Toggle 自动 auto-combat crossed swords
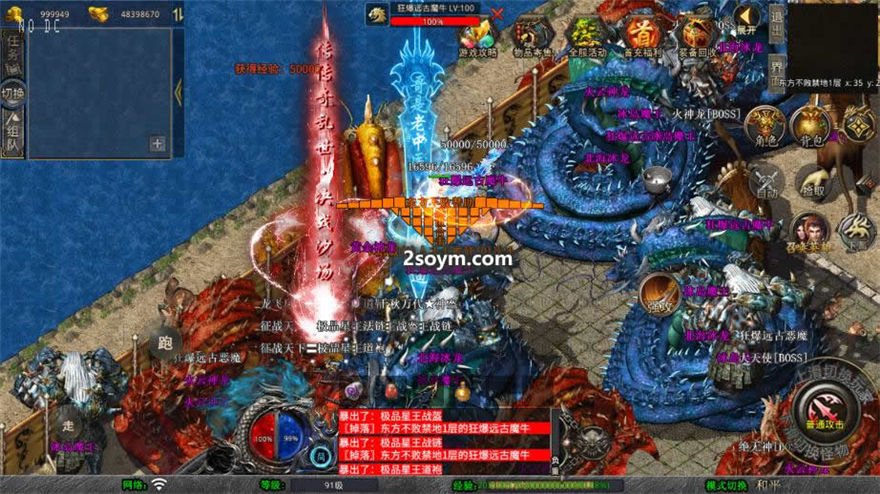The image size is (880, 494). [x=767, y=181]
